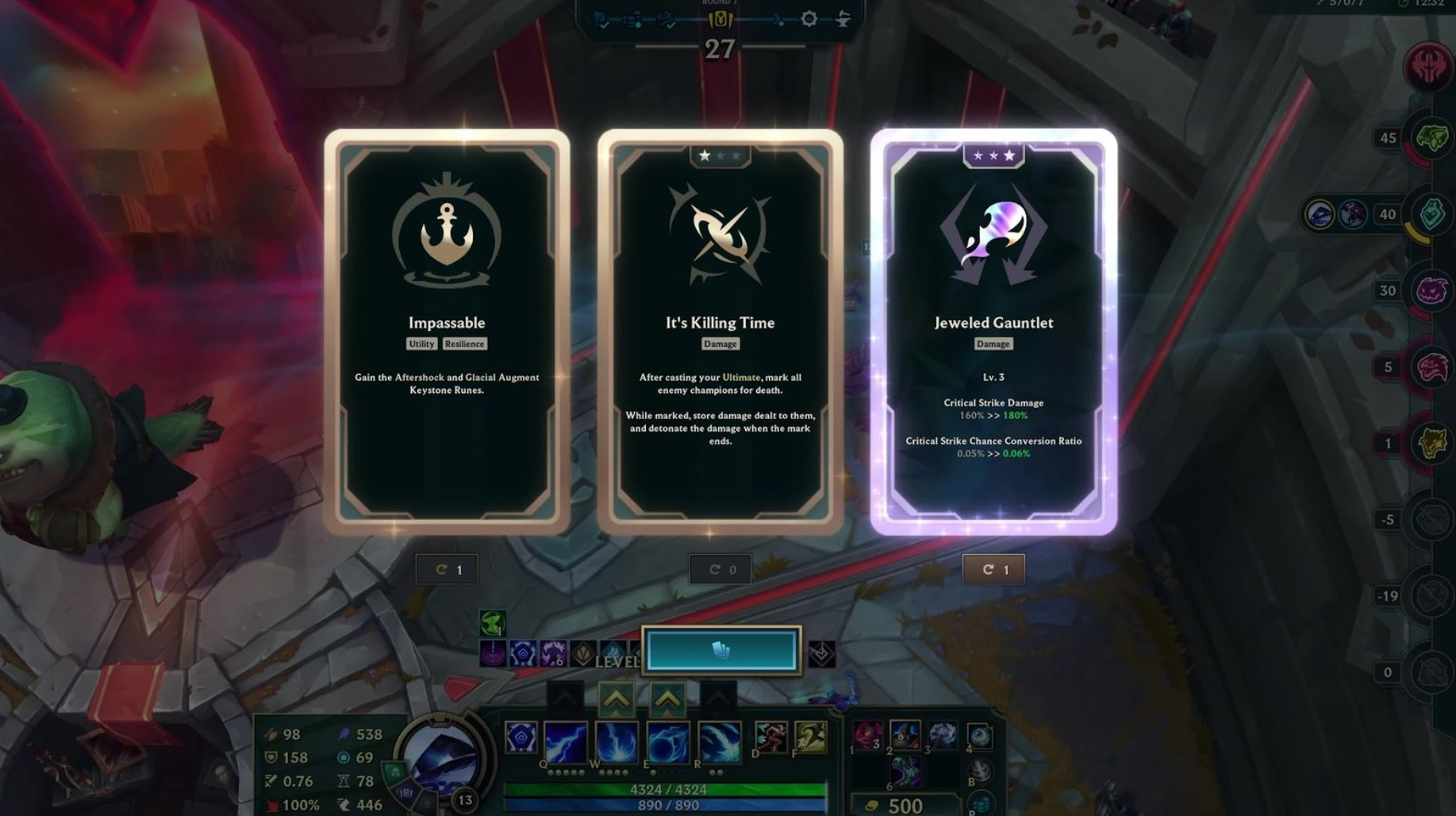This screenshot has height=816, width=1456.
Task: Level up the E ability with its chevron
Action: (667, 699)
